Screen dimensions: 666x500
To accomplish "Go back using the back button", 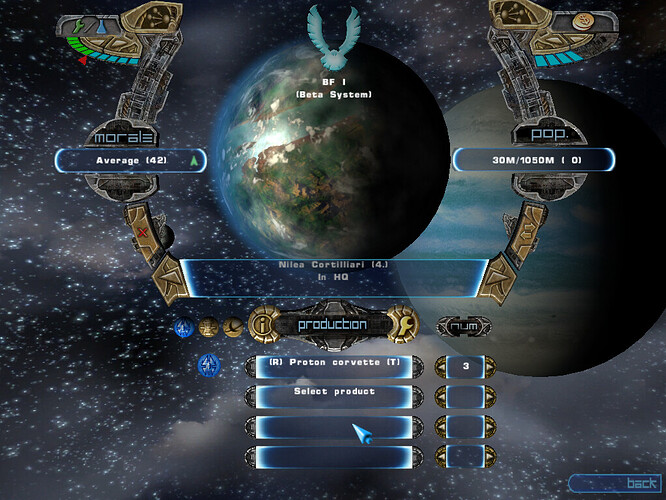I will click(615, 483).
